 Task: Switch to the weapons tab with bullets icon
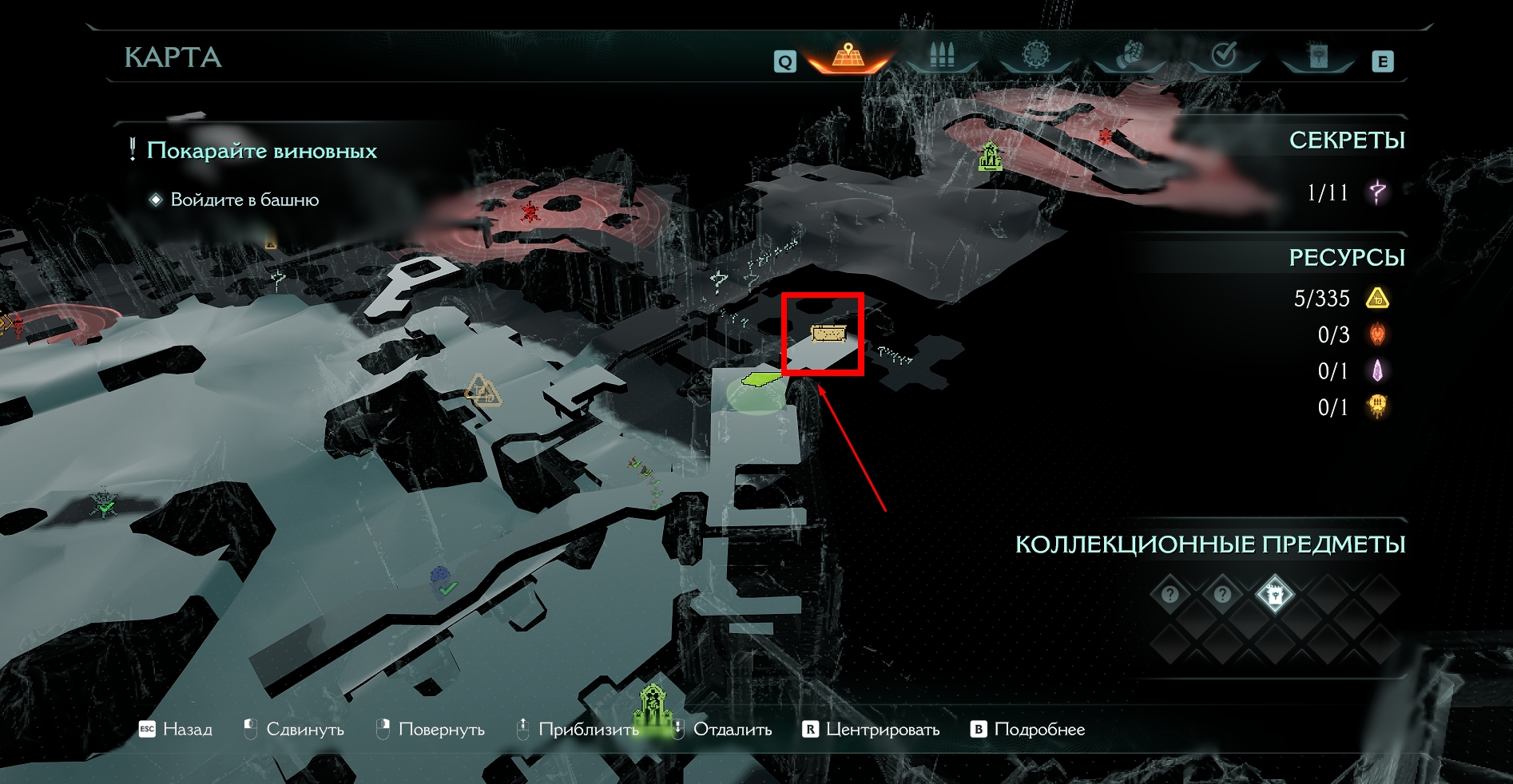[942, 56]
